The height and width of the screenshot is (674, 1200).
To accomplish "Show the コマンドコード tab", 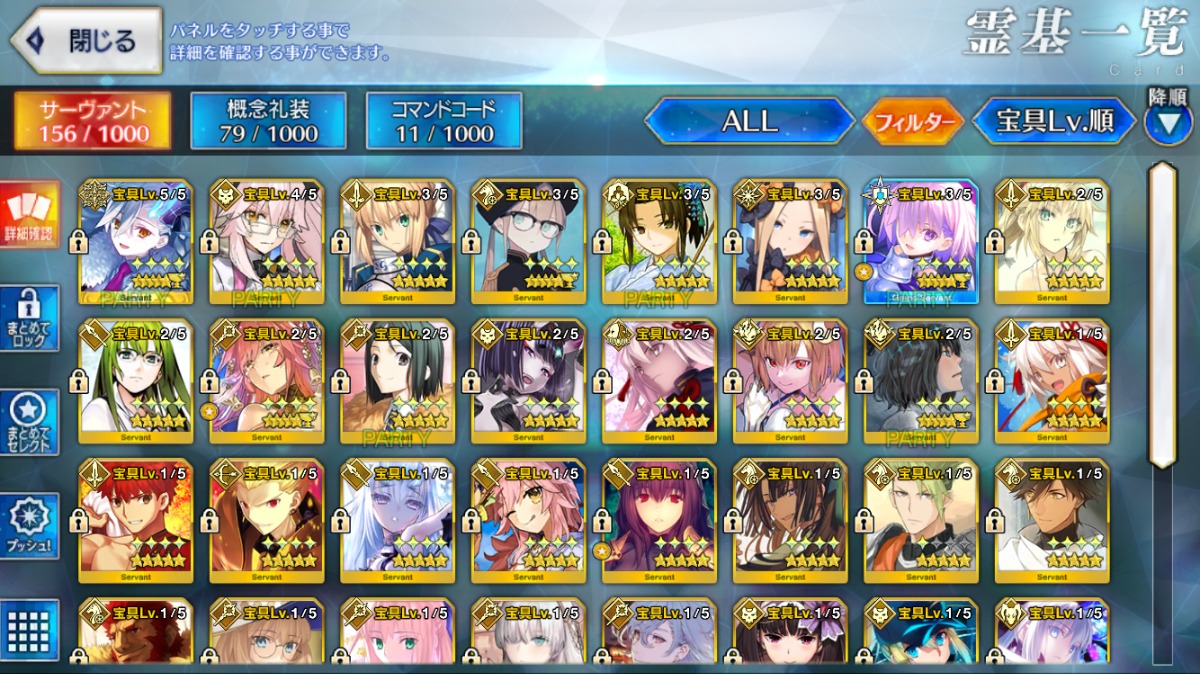I will click(444, 121).
